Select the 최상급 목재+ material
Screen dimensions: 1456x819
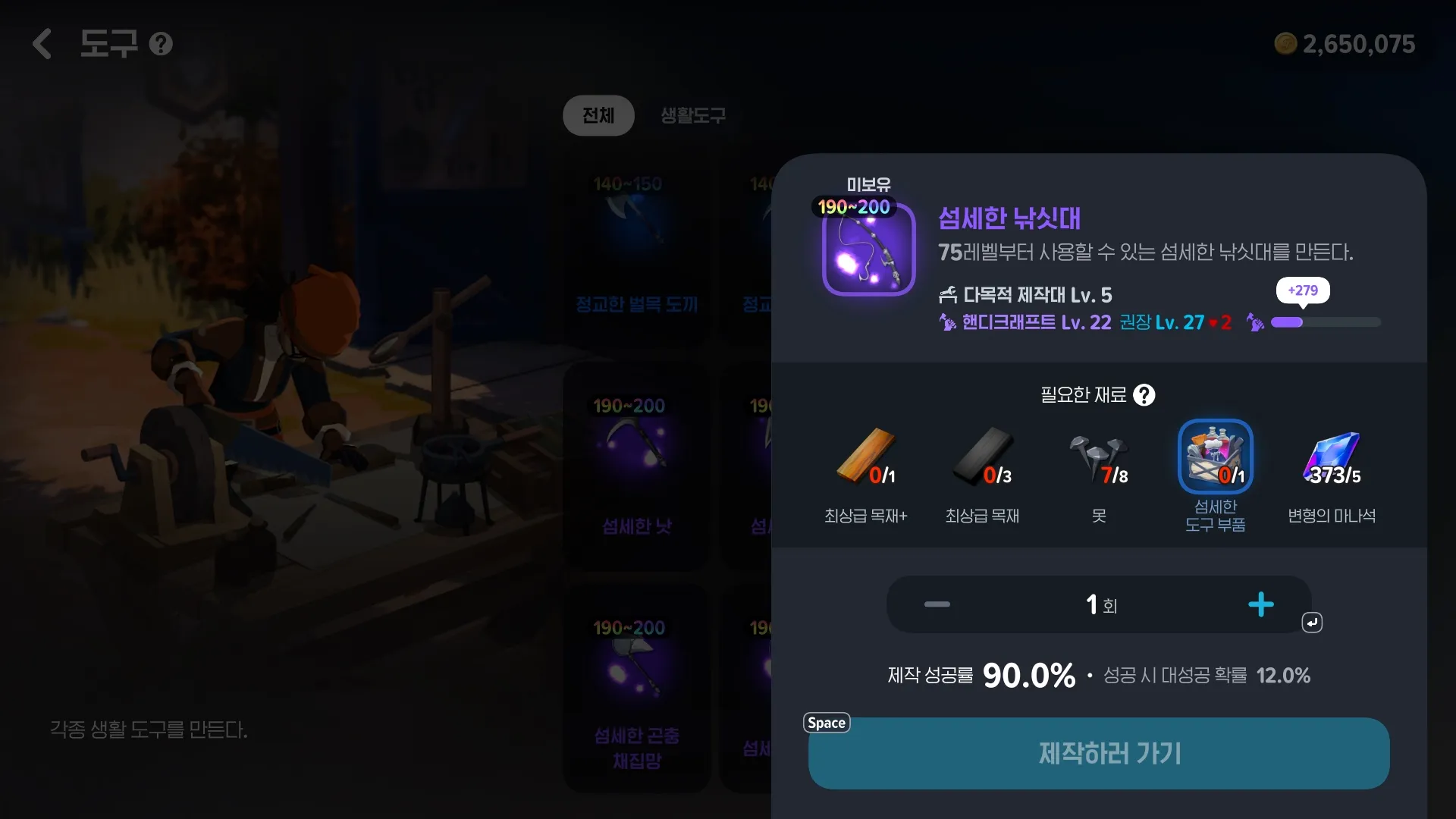click(x=866, y=458)
